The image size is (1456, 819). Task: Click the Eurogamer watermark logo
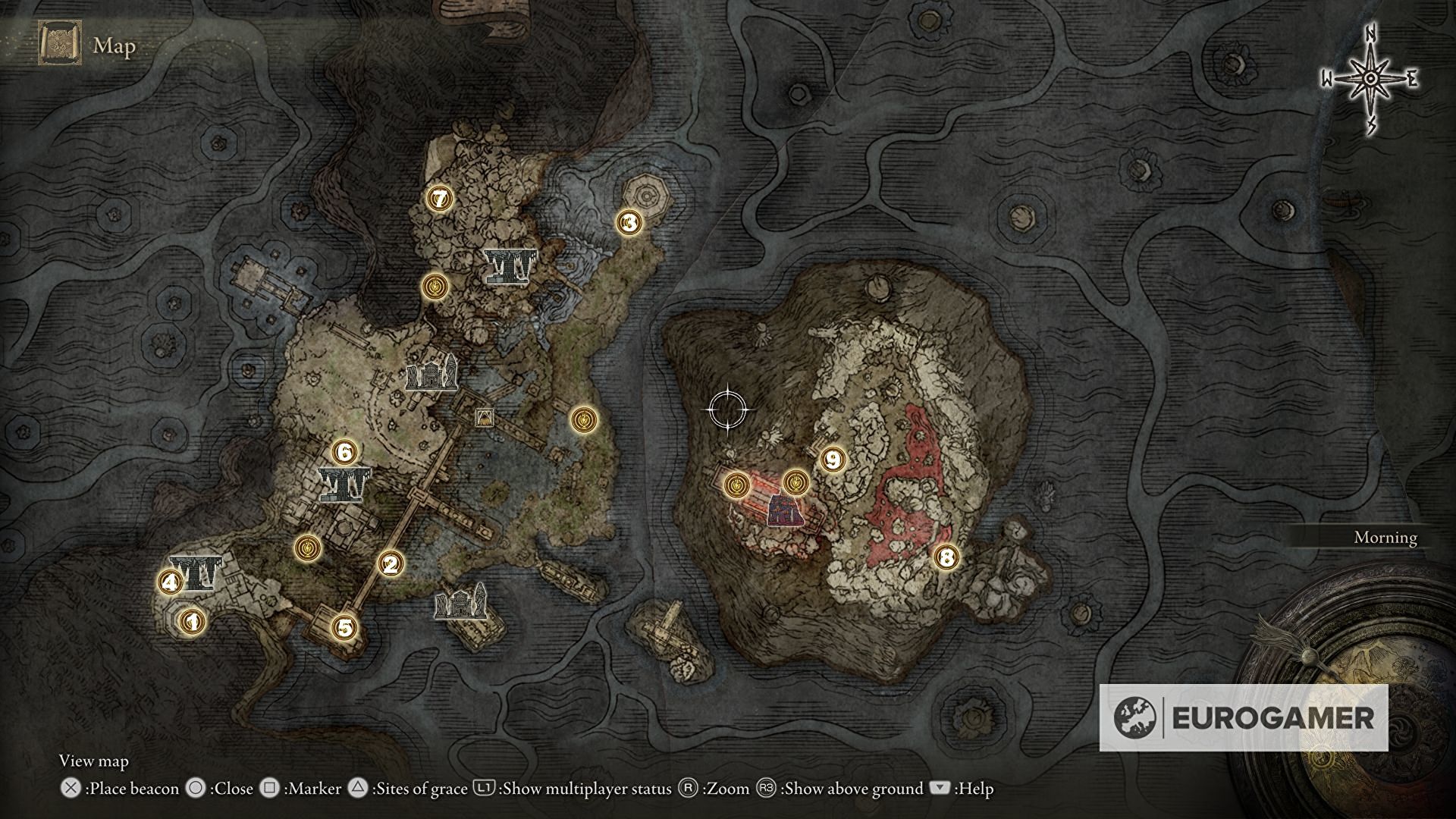[x=1244, y=717]
